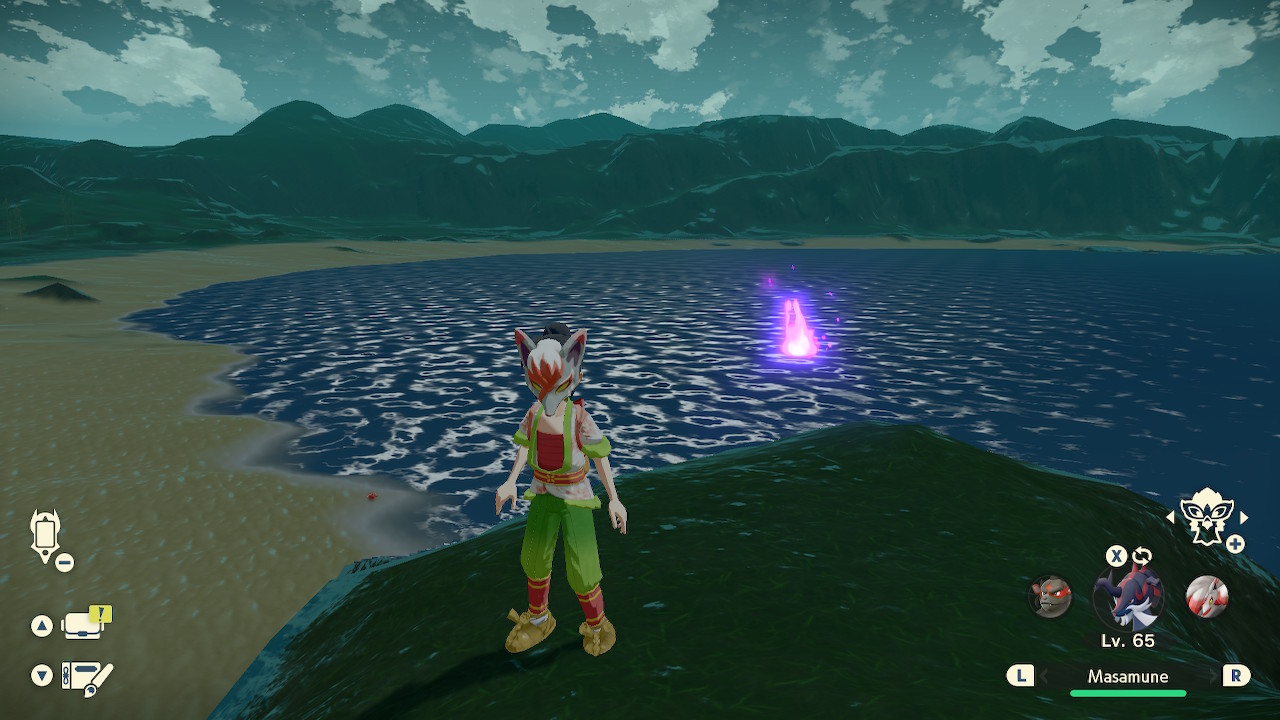
Task: Switch ride with the right arrow beside Braviary
Action: (1244, 517)
